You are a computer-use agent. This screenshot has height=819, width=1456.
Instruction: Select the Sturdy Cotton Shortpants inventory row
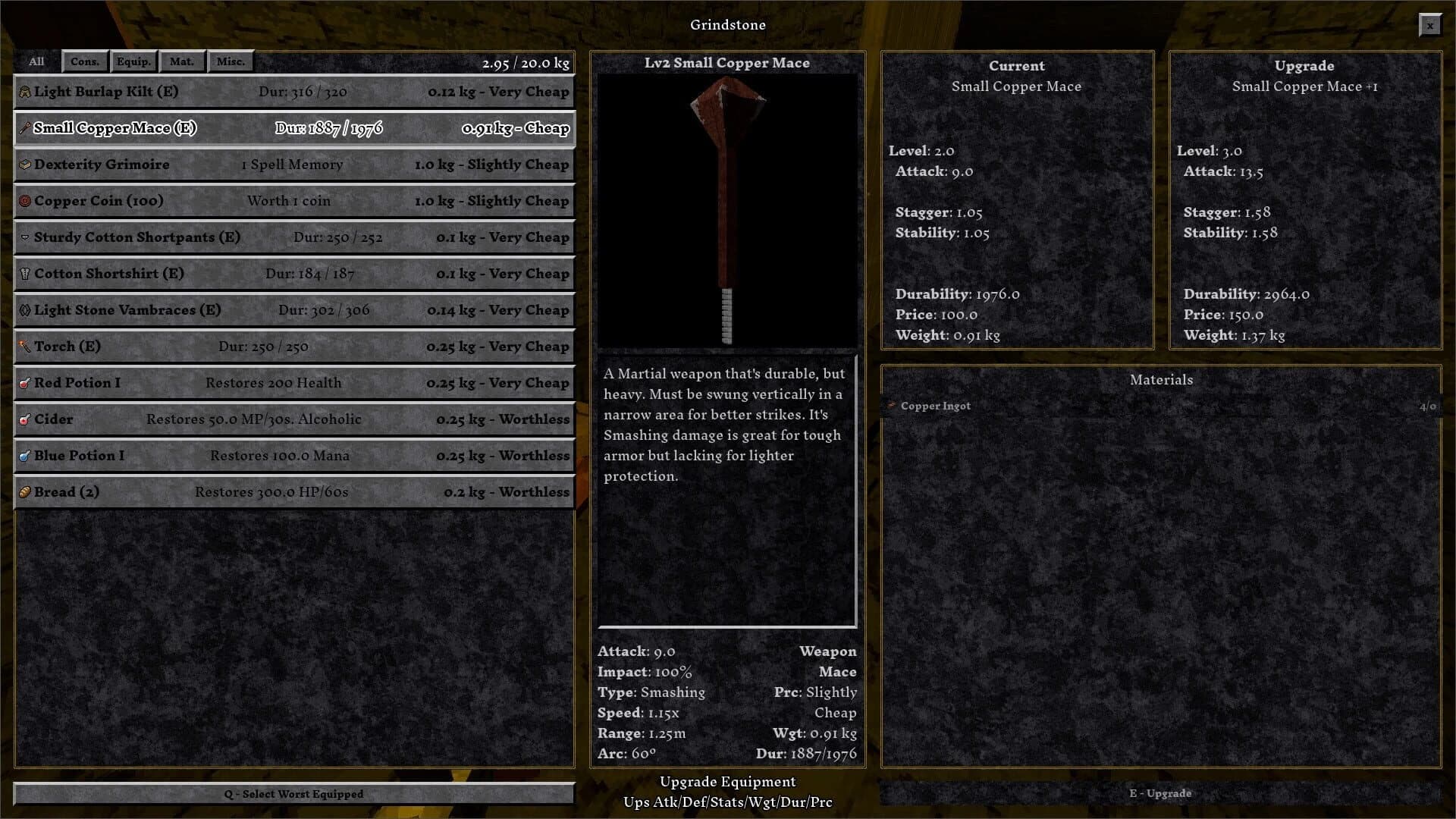[x=294, y=237]
